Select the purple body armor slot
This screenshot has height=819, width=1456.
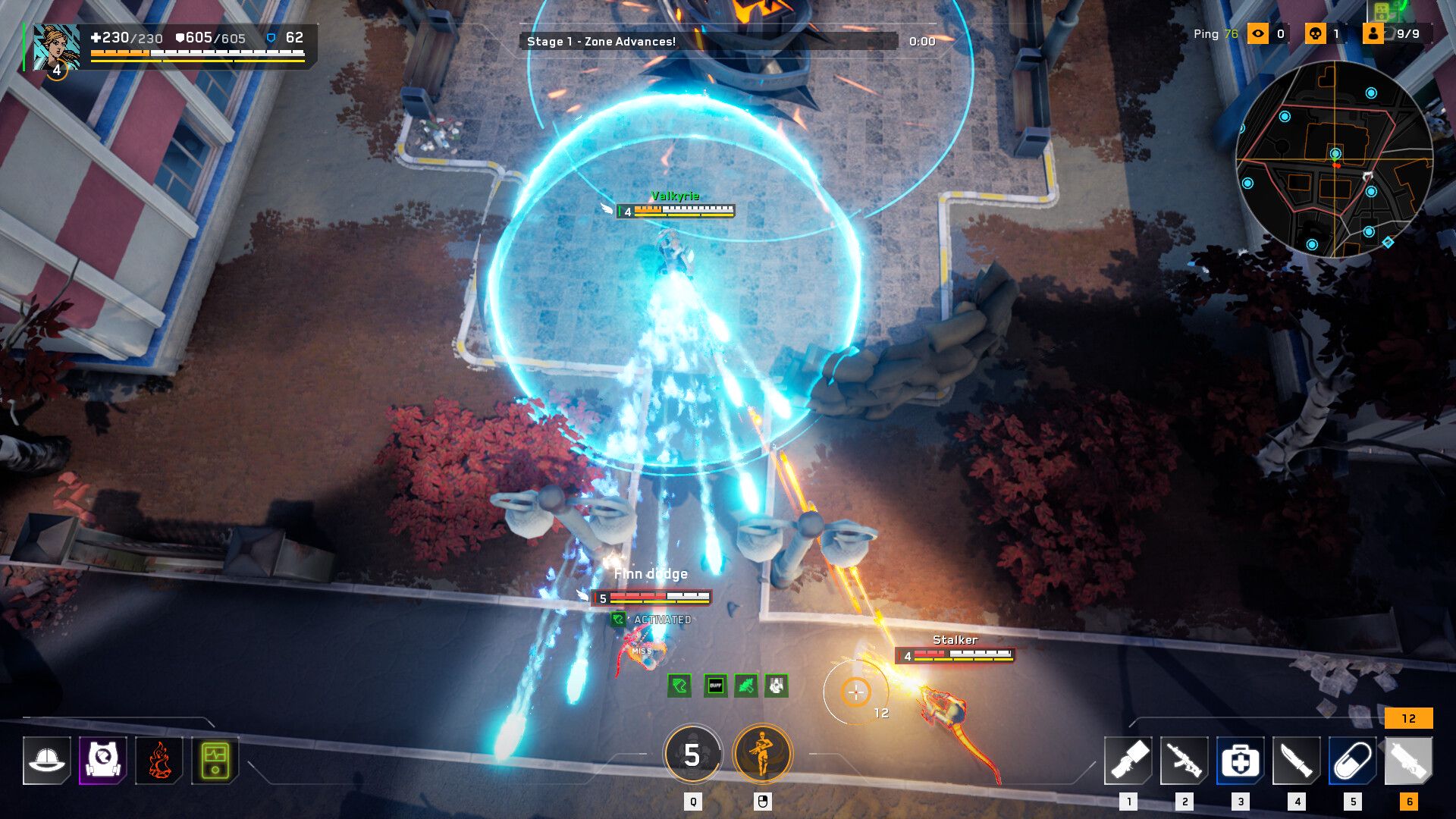(103, 760)
